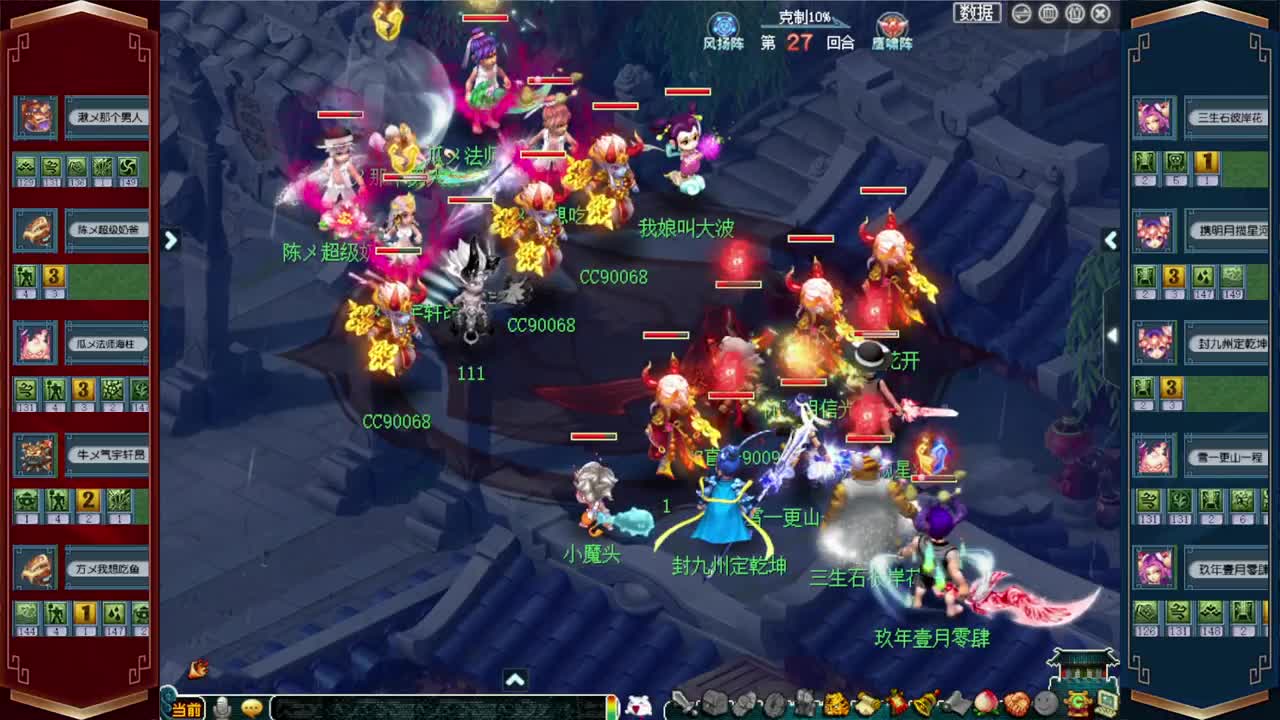Open the red item pouch icon in battle bar
1280x720 pixels.
click(x=893, y=703)
